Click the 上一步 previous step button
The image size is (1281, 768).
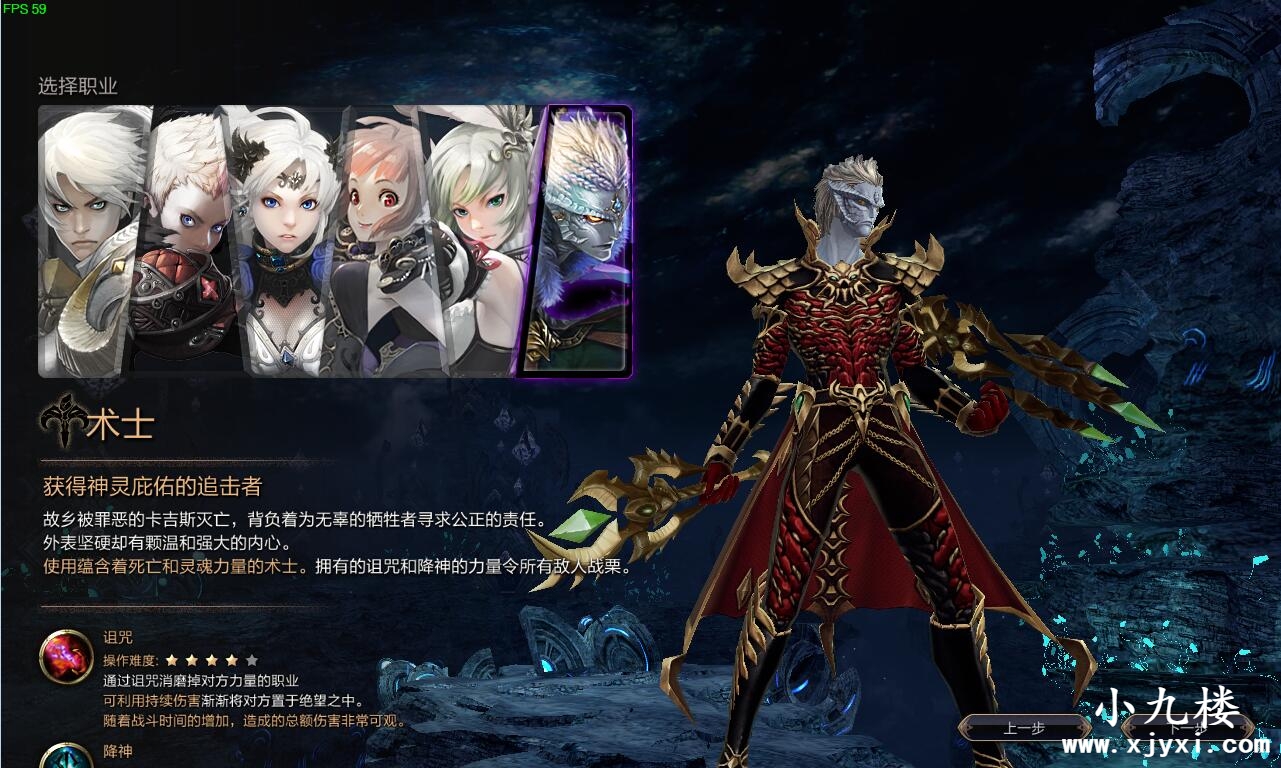click(x=1024, y=729)
